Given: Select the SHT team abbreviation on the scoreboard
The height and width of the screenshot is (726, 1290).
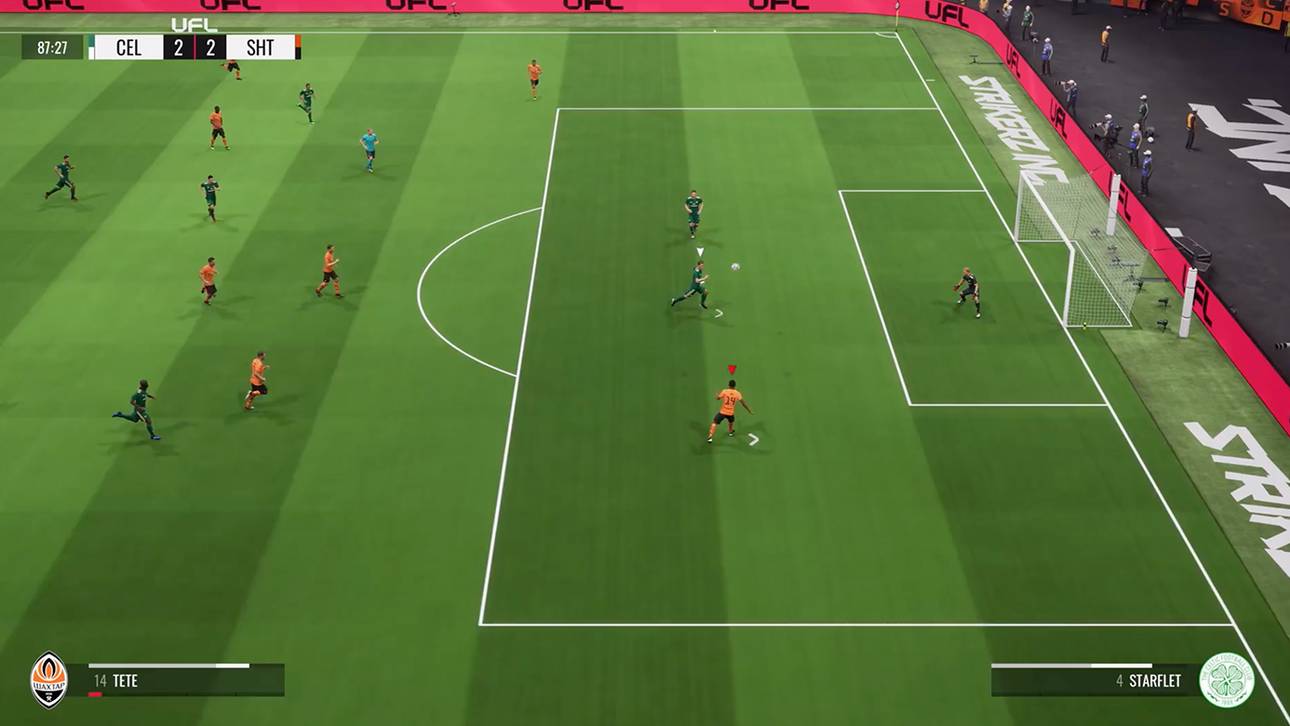Looking at the screenshot, I should click(258, 47).
